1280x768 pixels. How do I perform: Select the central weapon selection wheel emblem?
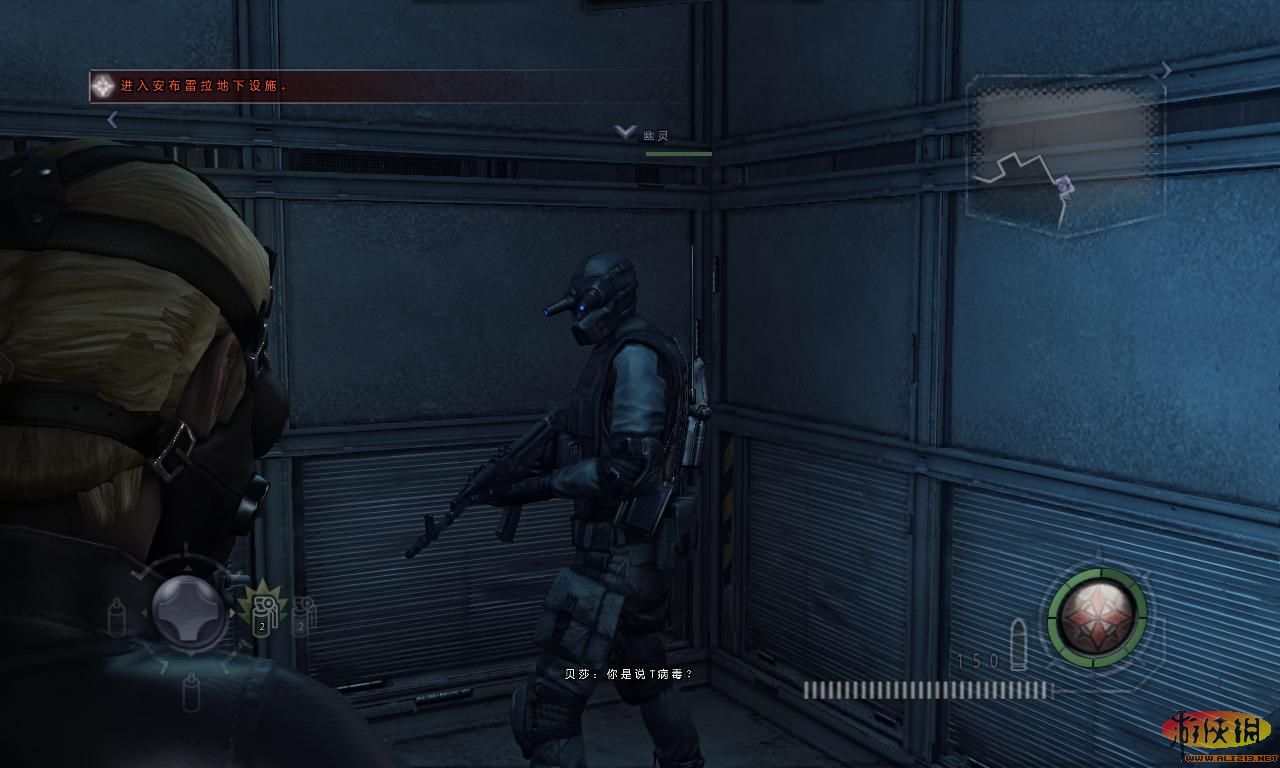186,614
